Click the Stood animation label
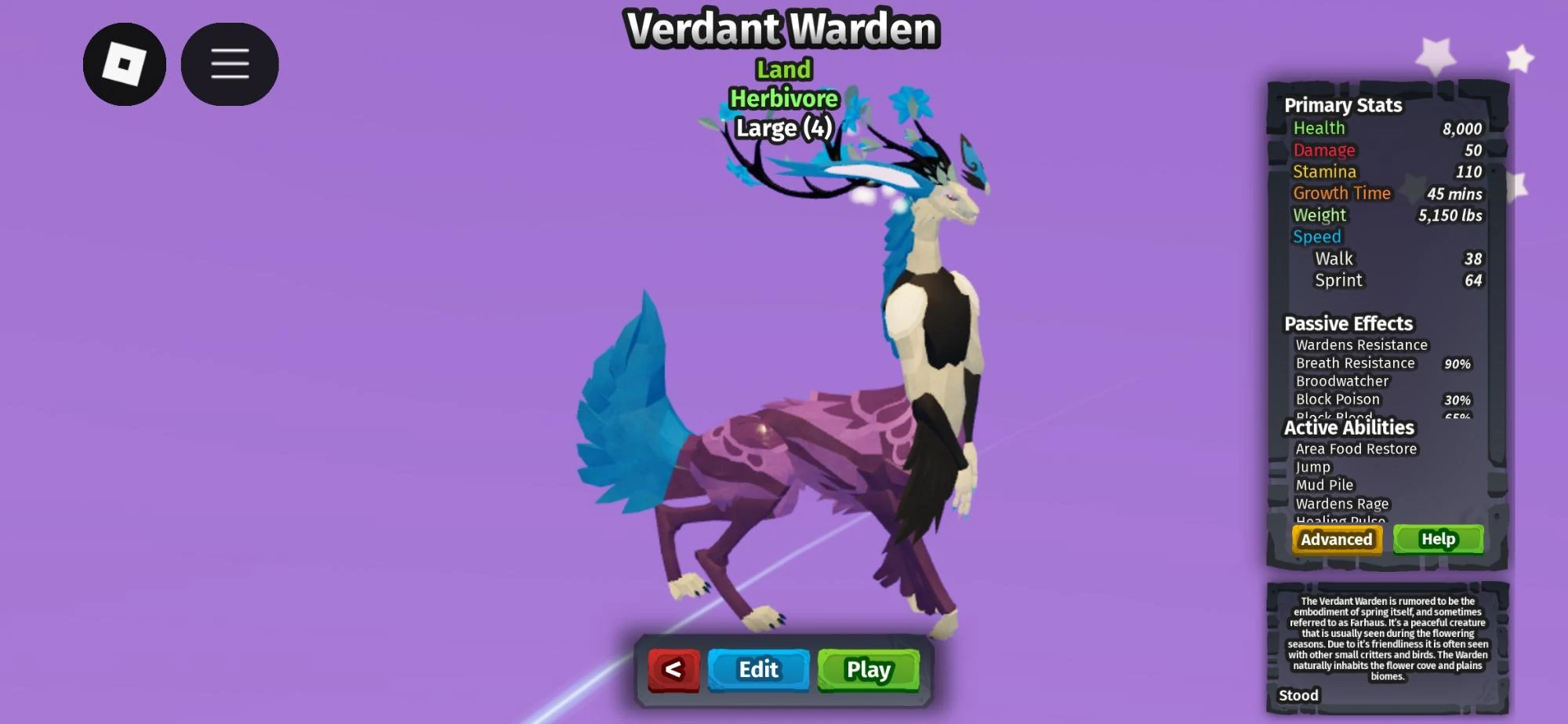 (1299, 695)
